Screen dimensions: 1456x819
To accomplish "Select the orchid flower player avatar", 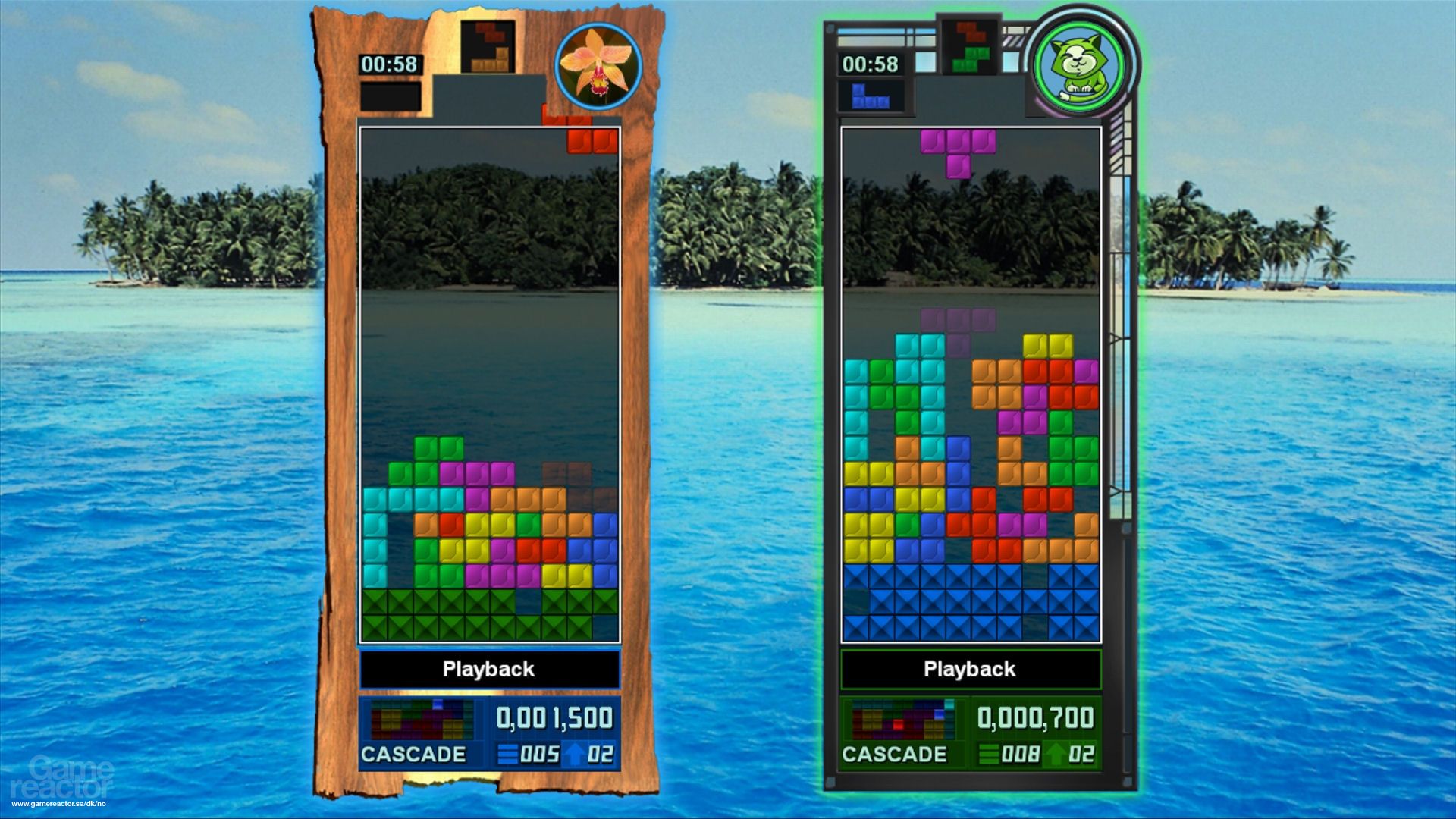I will (x=598, y=67).
